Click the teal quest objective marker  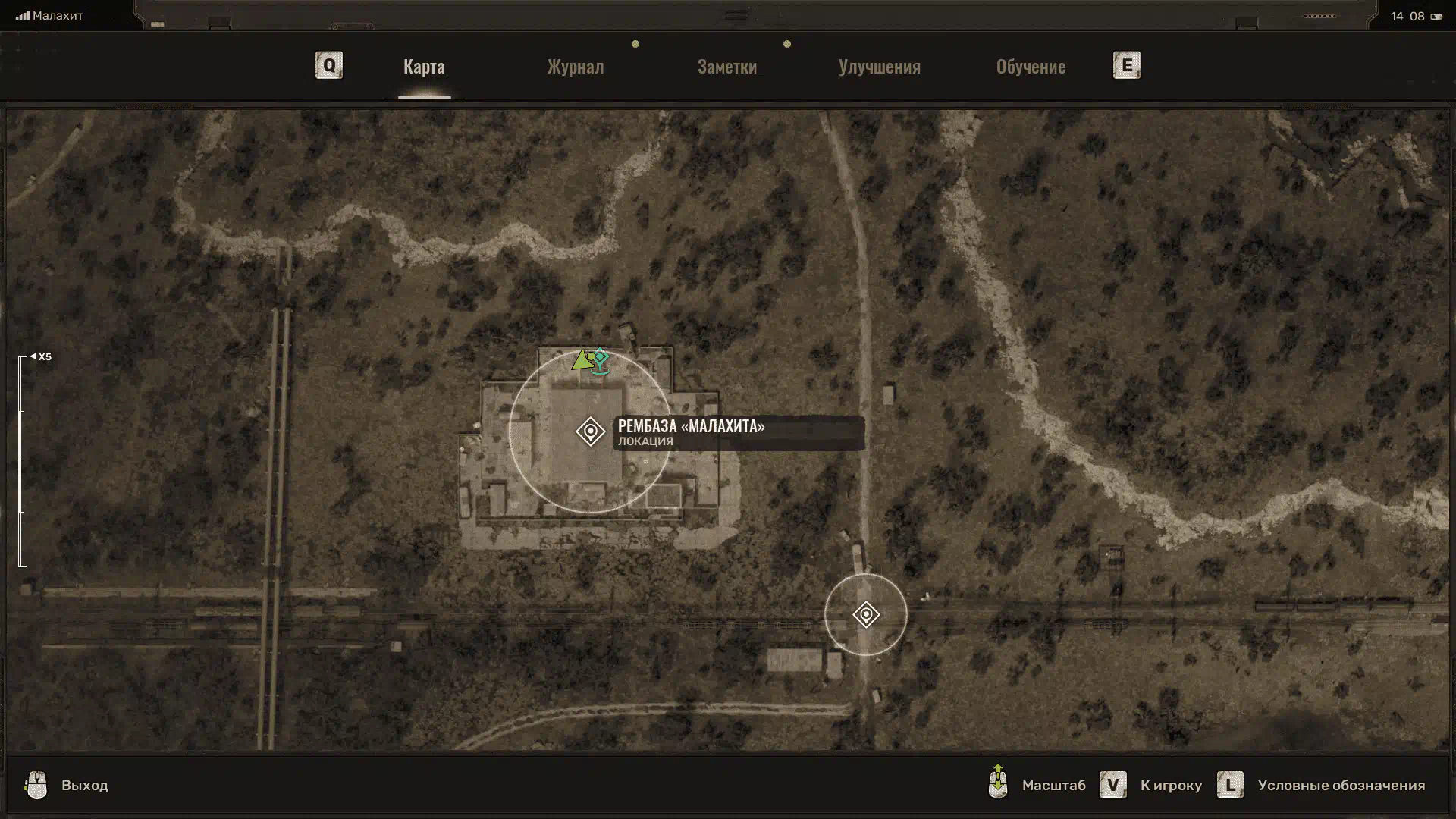[x=601, y=358]
